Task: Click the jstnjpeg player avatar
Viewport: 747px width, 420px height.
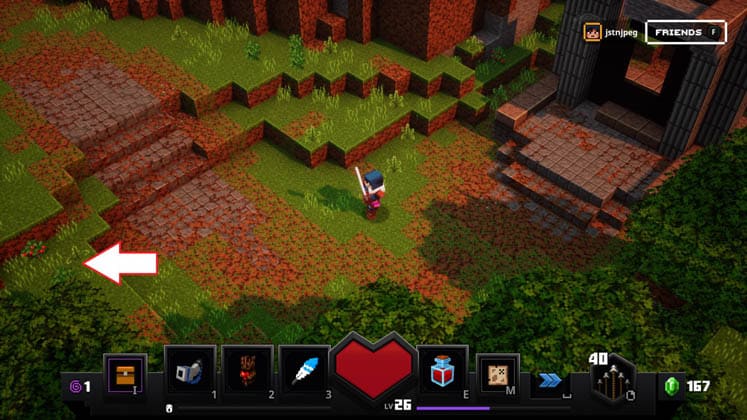Action: [592, 33]
